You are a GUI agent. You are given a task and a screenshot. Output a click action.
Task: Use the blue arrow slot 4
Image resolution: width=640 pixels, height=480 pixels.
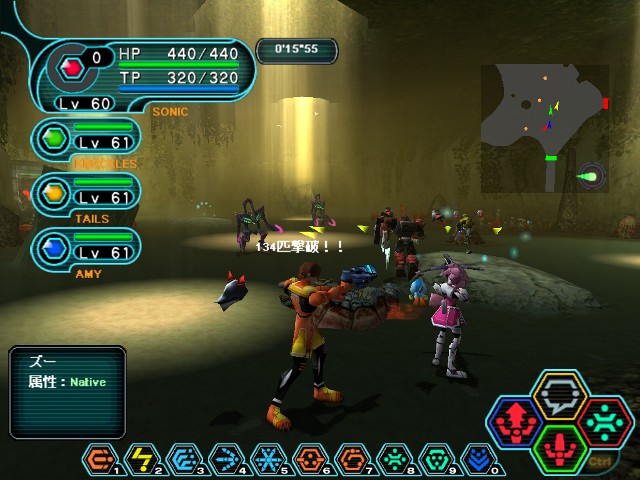[x=226, y=461]
